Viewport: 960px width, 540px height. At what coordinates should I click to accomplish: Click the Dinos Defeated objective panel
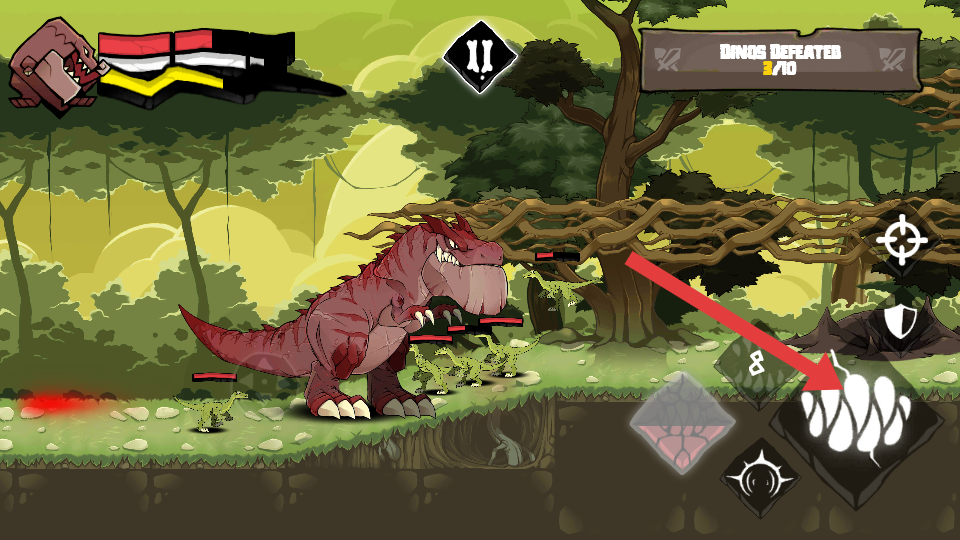pyautogui.click(x=779, y=60)
